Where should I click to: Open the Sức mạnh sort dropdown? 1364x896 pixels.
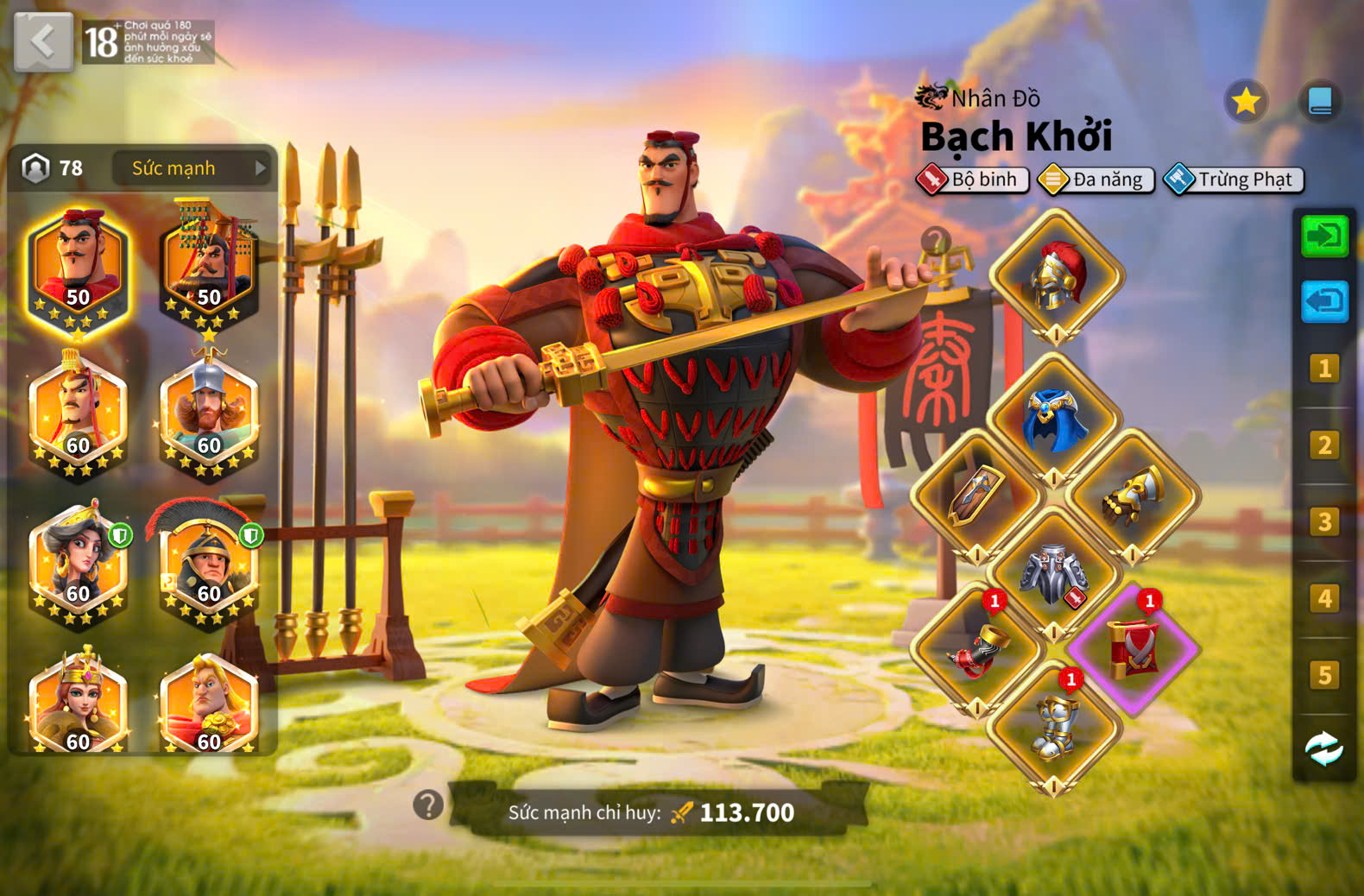pyautogui.click(x=191, y=168)
